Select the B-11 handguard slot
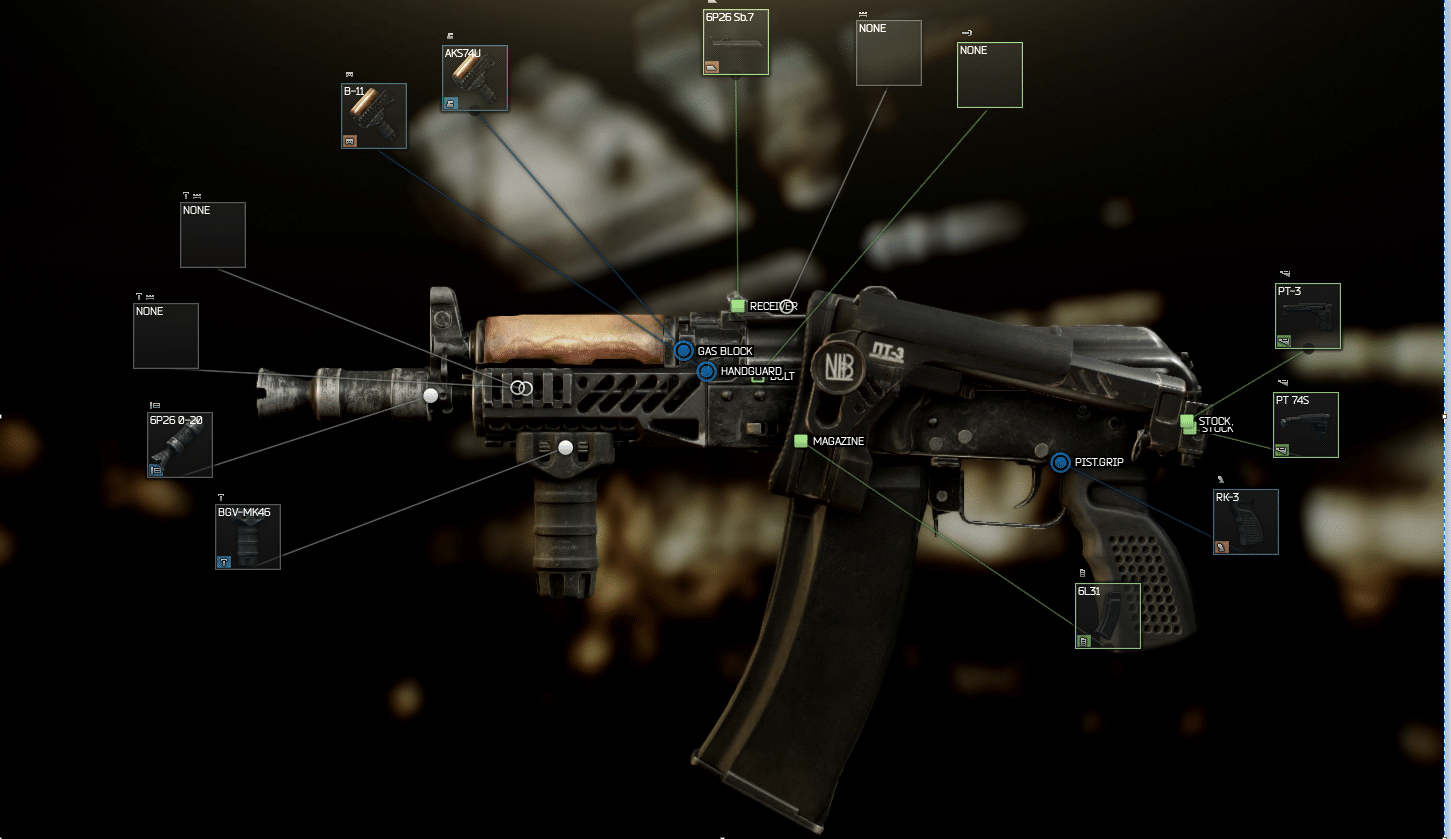The height and width of the screenshot is (839, 1451). pyautogui.click(x=374, y=116)
